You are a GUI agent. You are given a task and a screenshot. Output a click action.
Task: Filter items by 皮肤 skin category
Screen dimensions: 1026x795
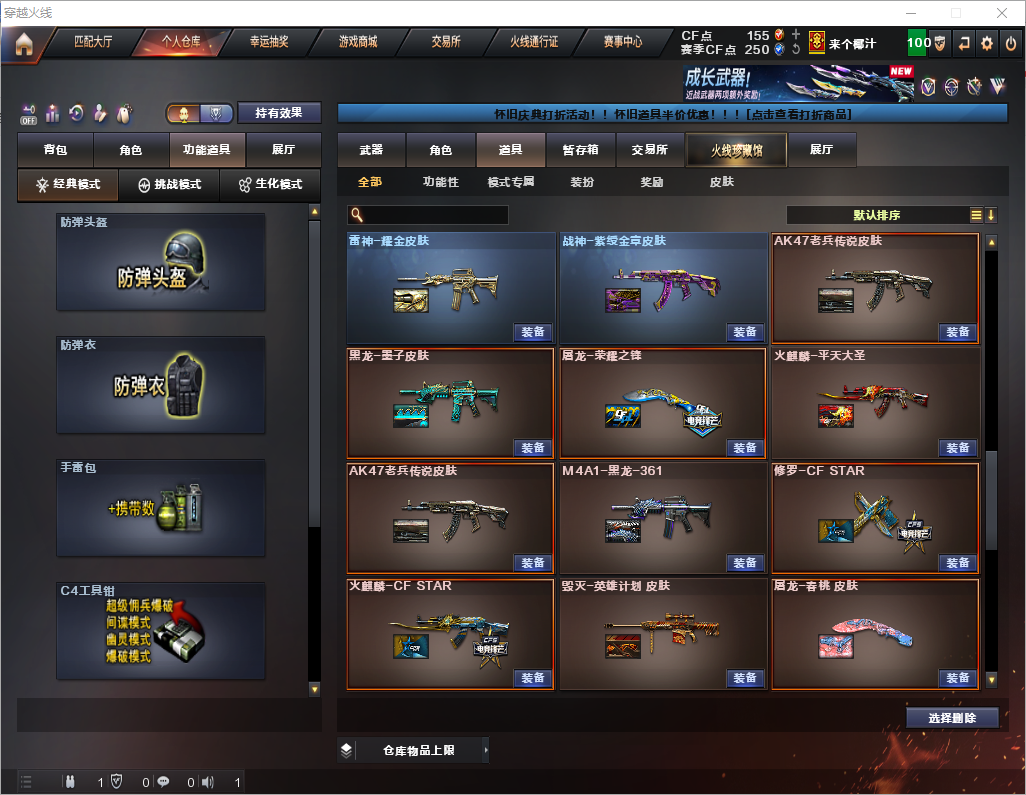[x=721, y=183]
